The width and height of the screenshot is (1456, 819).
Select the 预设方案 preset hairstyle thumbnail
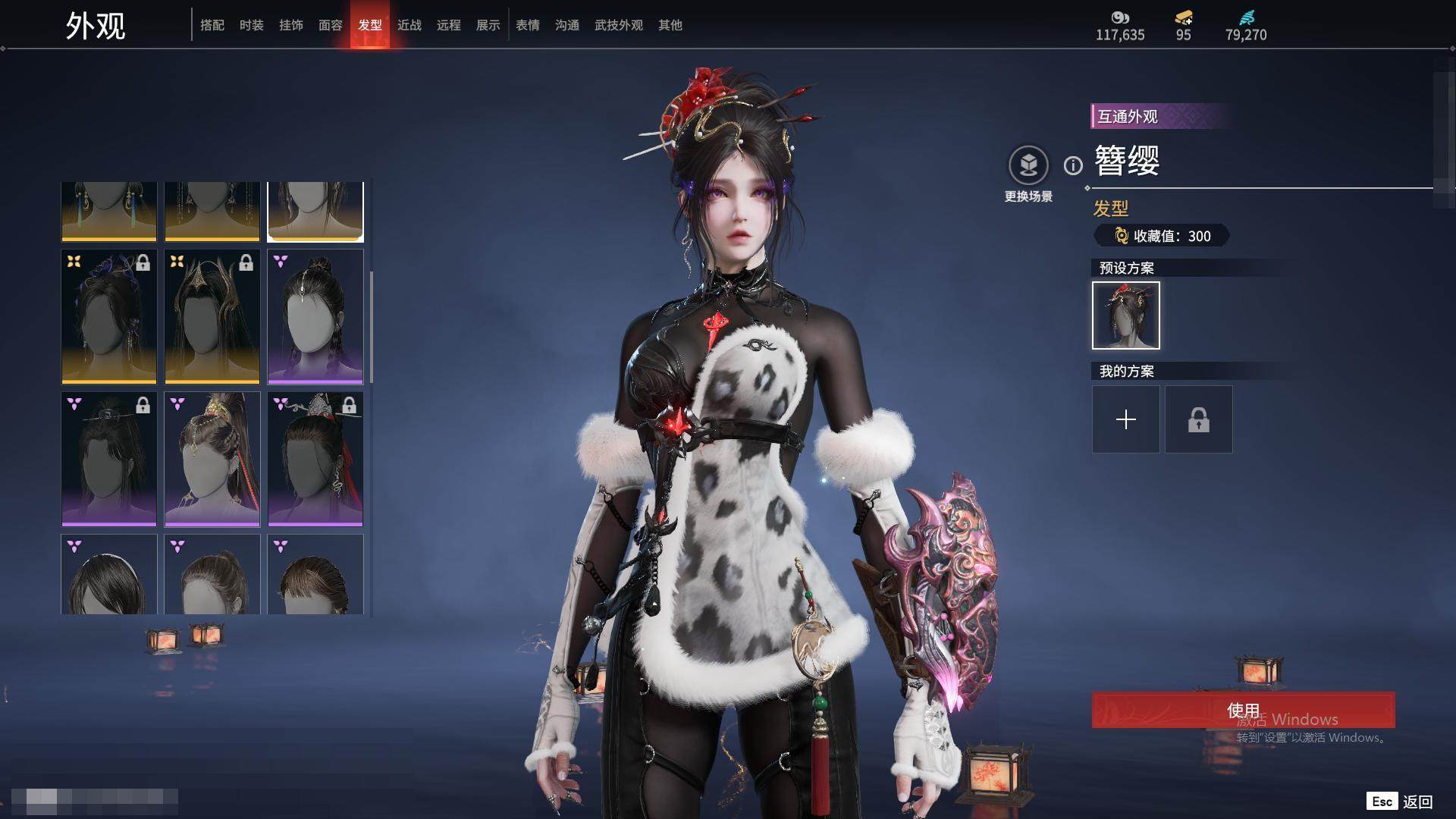1126,315
